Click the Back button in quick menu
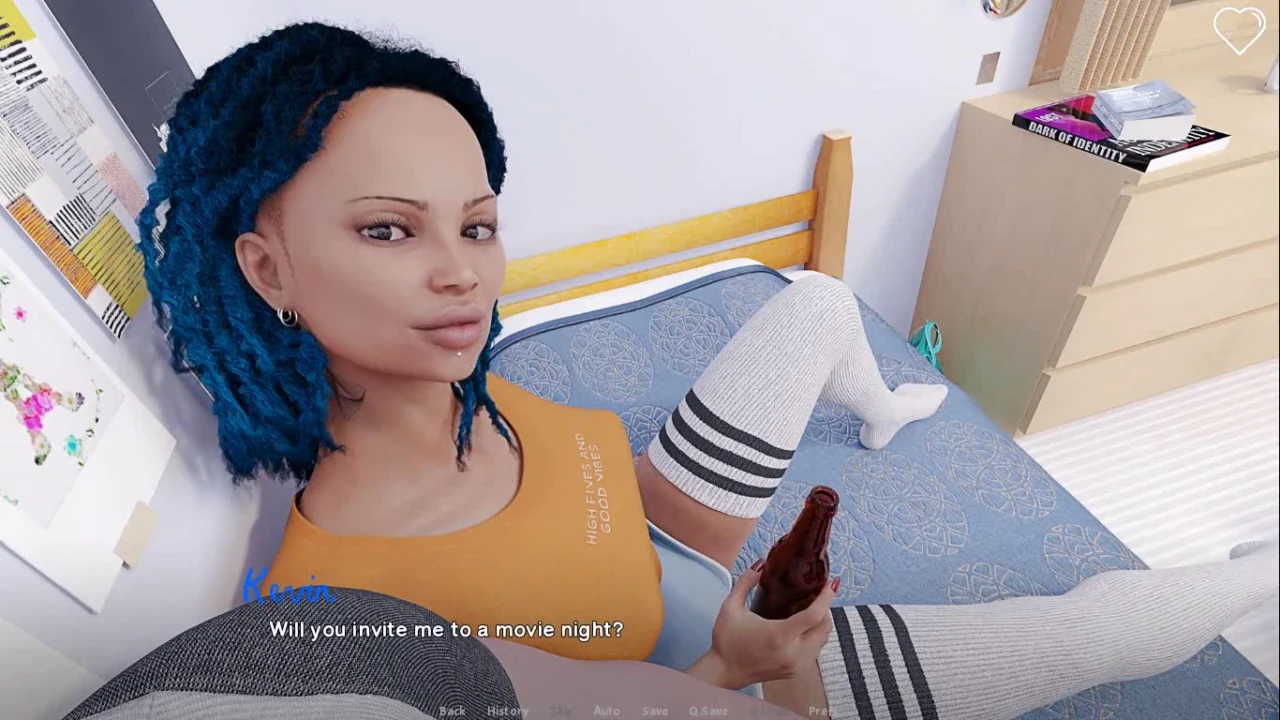Screen dimensions: 1280x720 pyautogui.click(x=452, y=711)
